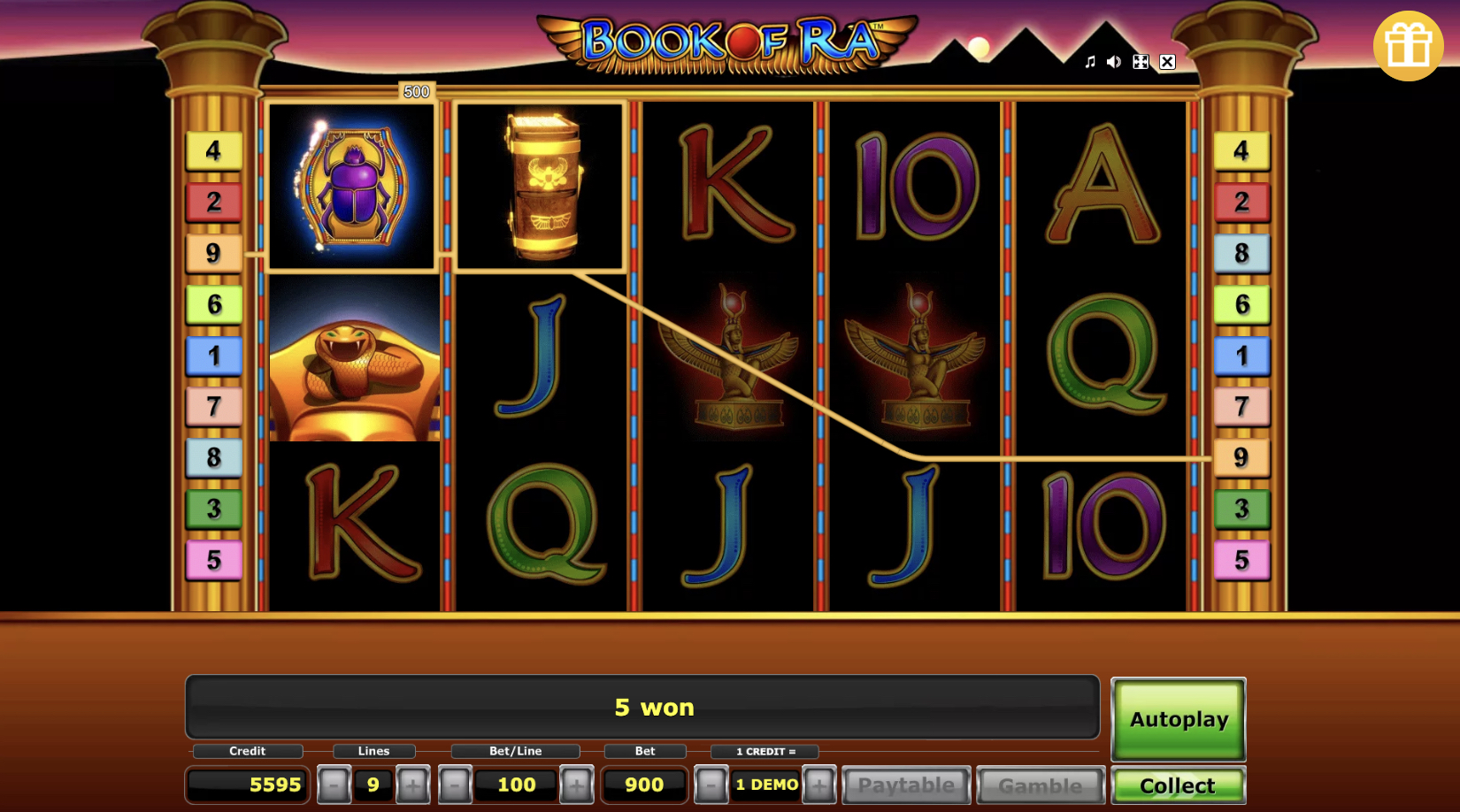Viewport: 1460px width, 812px height.
Task: Enter fullscreen mode
Action: pyautogui.click(x=1141, y=62)
